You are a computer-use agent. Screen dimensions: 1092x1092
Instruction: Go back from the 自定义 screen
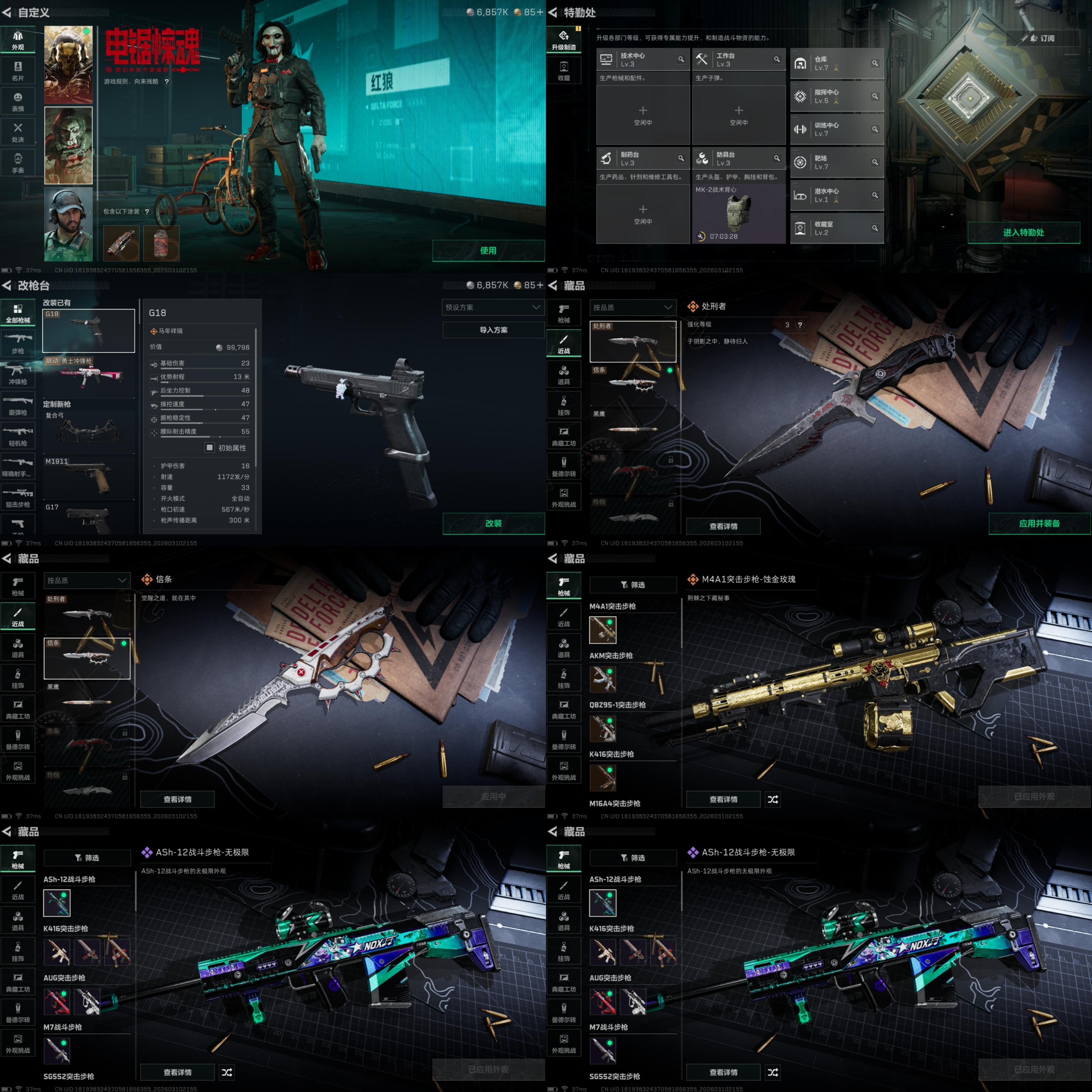coord(7,13)
